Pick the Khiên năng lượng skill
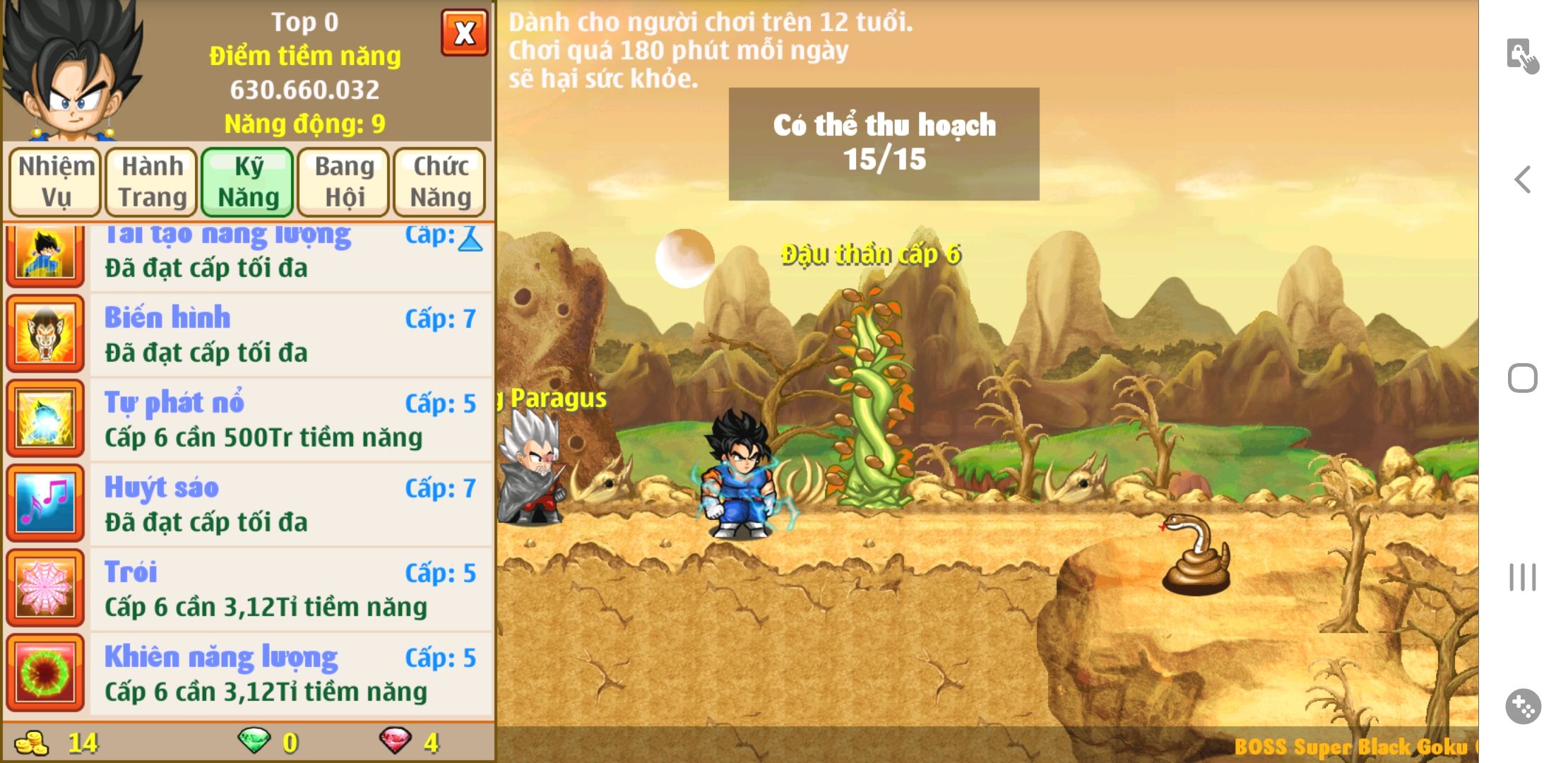Image resolution: width=1568 pixels, height=763 pixels. [x=290, y=674]
